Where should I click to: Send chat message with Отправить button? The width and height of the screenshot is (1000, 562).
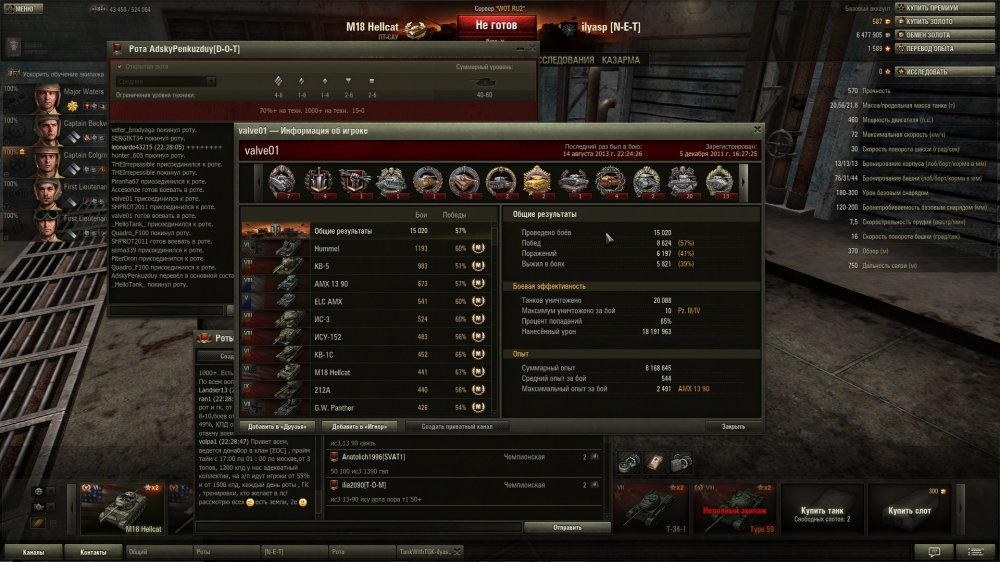click(x=567, y=527)
